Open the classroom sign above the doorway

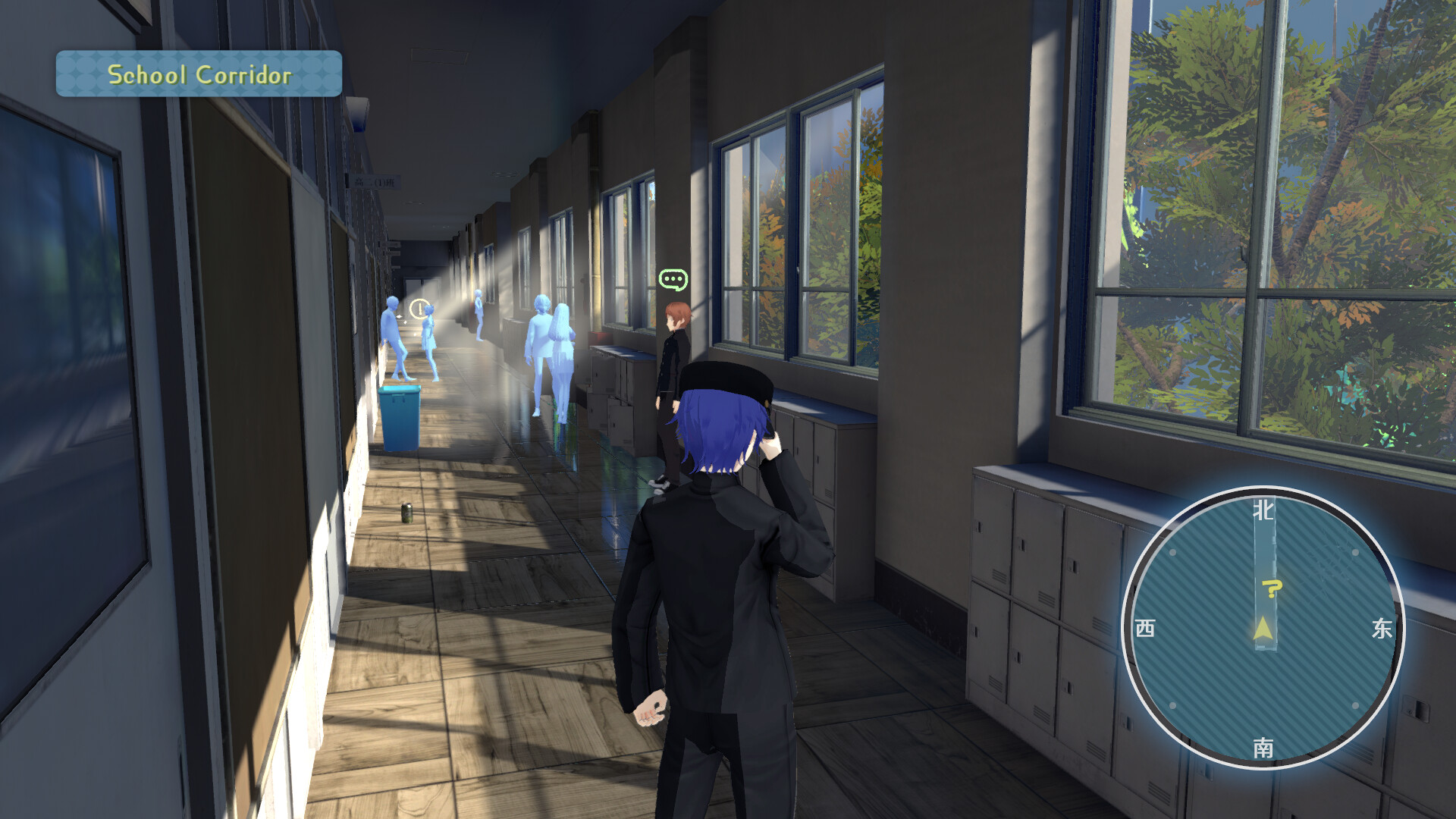tap(375, 180)
